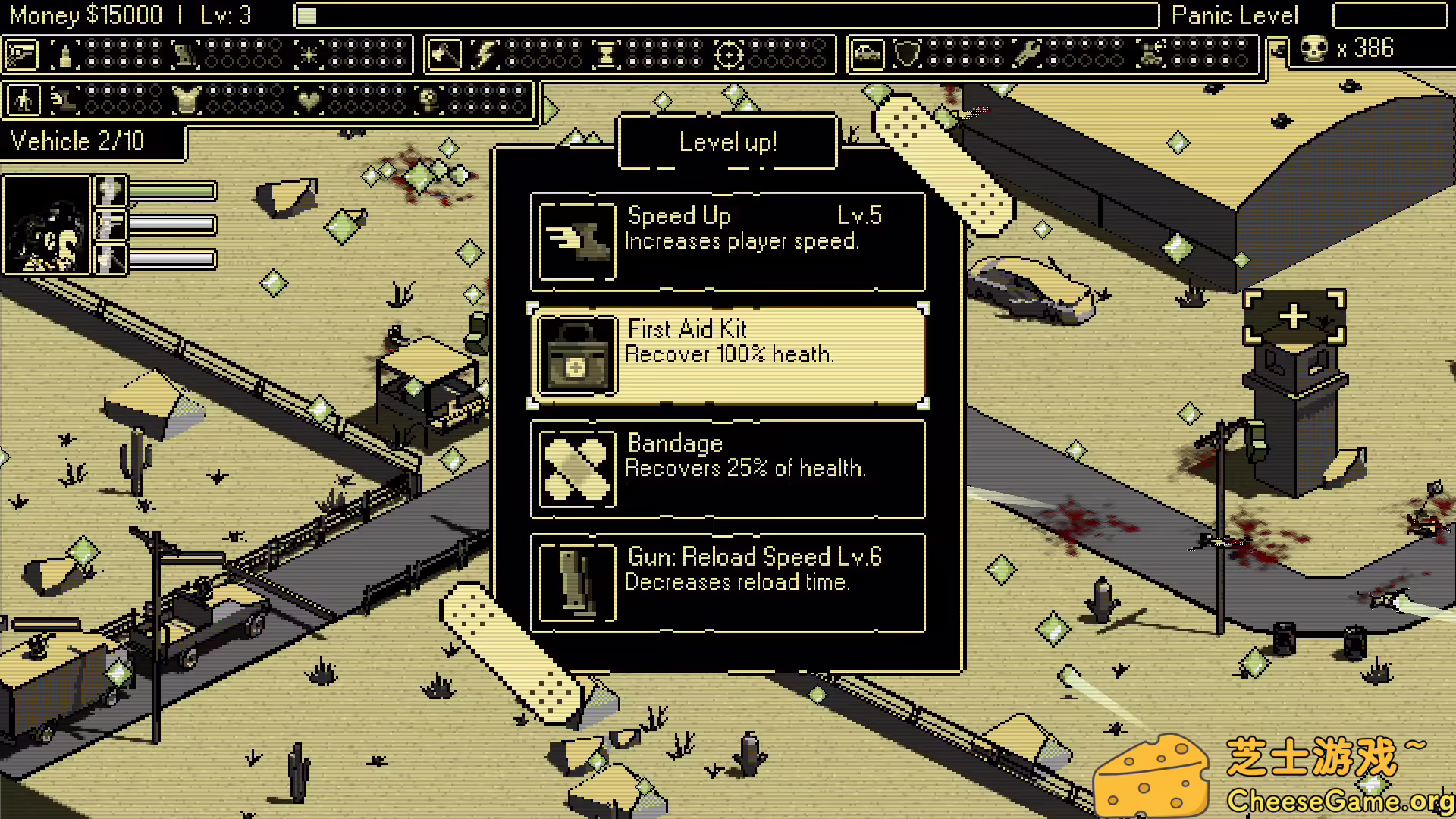Screen dimensions: 1456x819
Task: Choose the Speed Up Lv.5 upgrade
Action: [728, 241]
